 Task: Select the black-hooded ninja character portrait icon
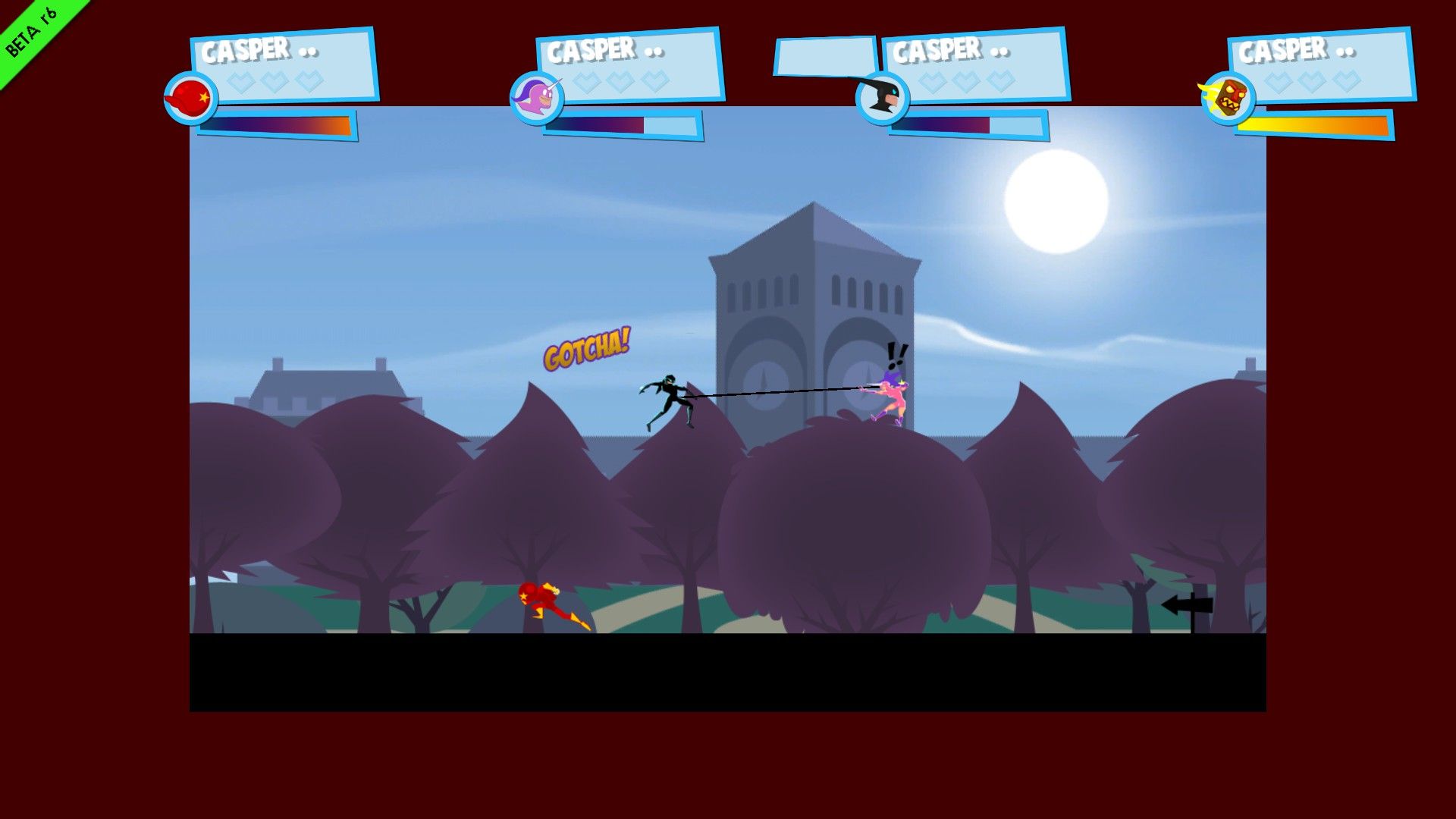point(882,99)
